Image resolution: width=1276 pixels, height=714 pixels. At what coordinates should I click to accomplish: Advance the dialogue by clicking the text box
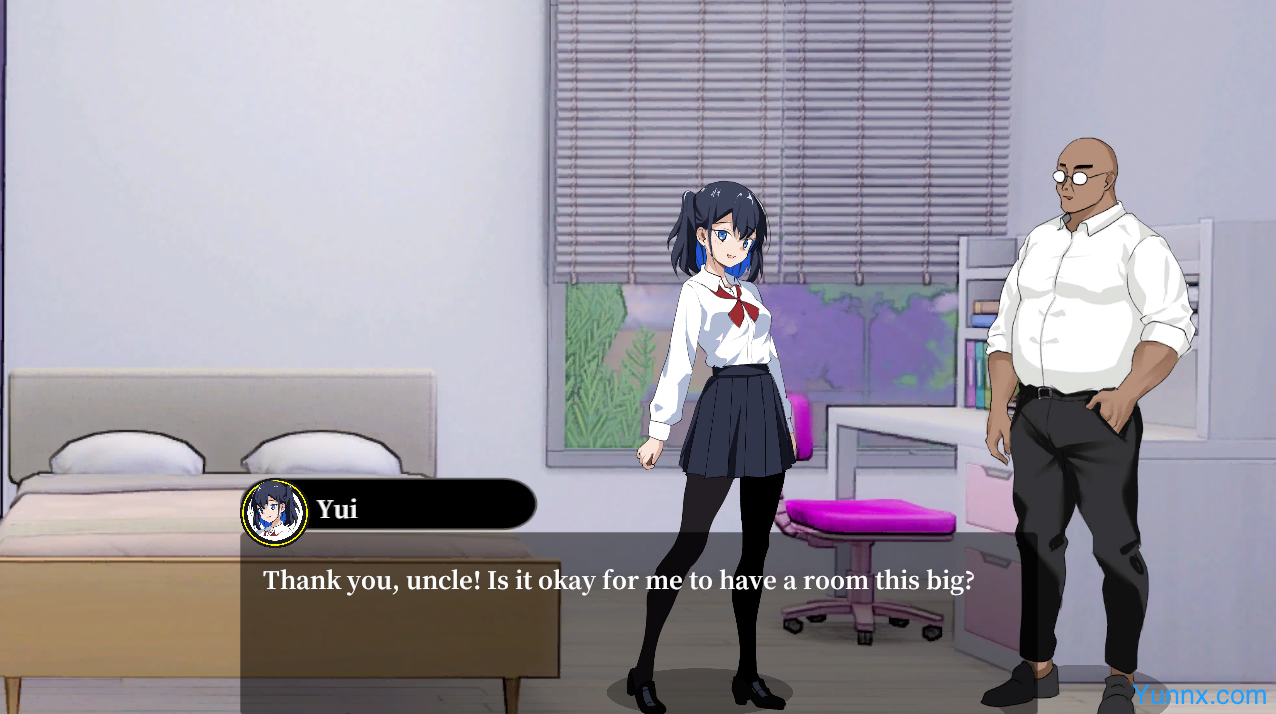(x=620, y=620)
